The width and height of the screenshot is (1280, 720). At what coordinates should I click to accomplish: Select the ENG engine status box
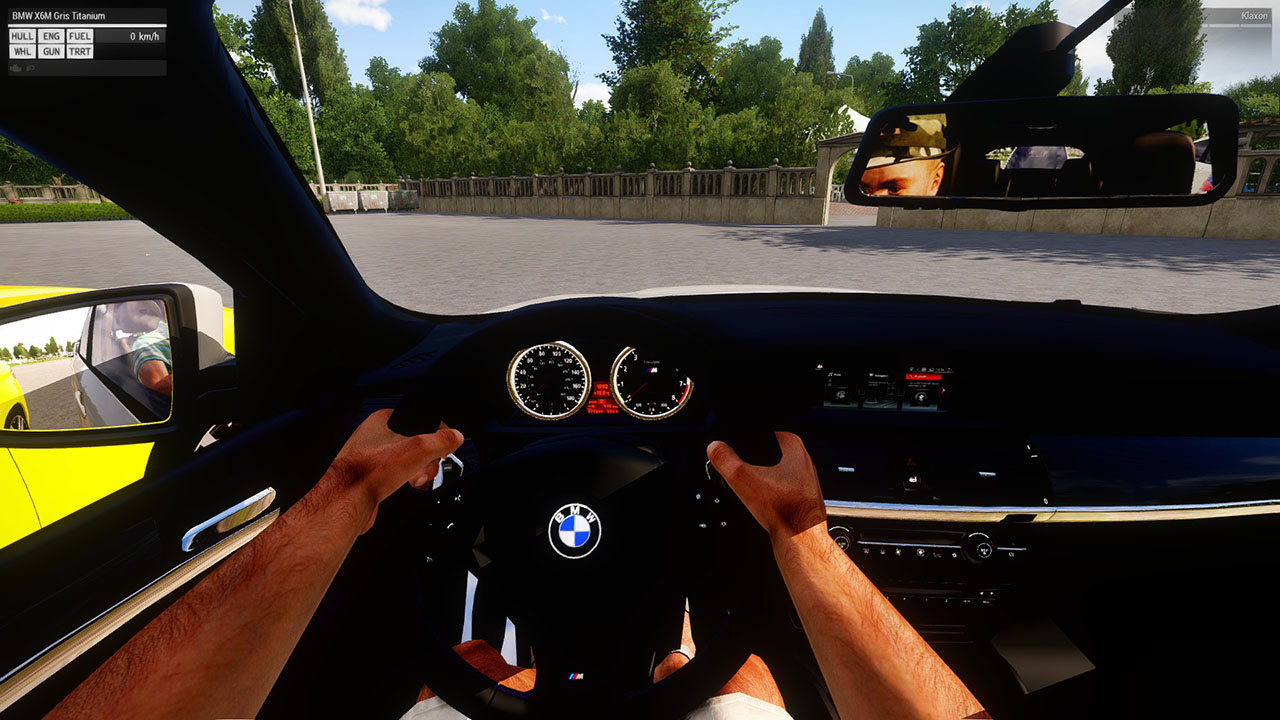point(51,36)
